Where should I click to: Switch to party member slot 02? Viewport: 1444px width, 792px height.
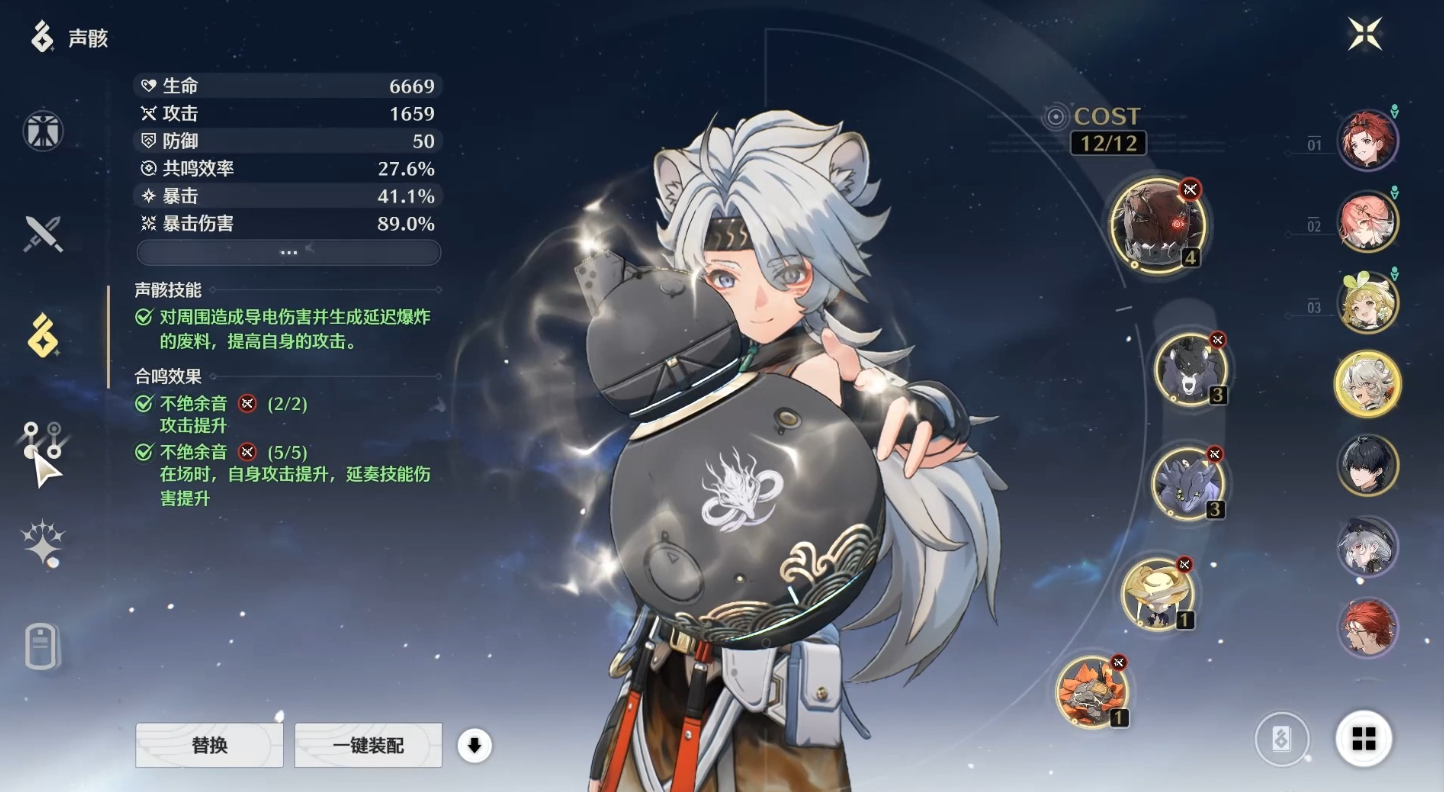(1368, 220)
